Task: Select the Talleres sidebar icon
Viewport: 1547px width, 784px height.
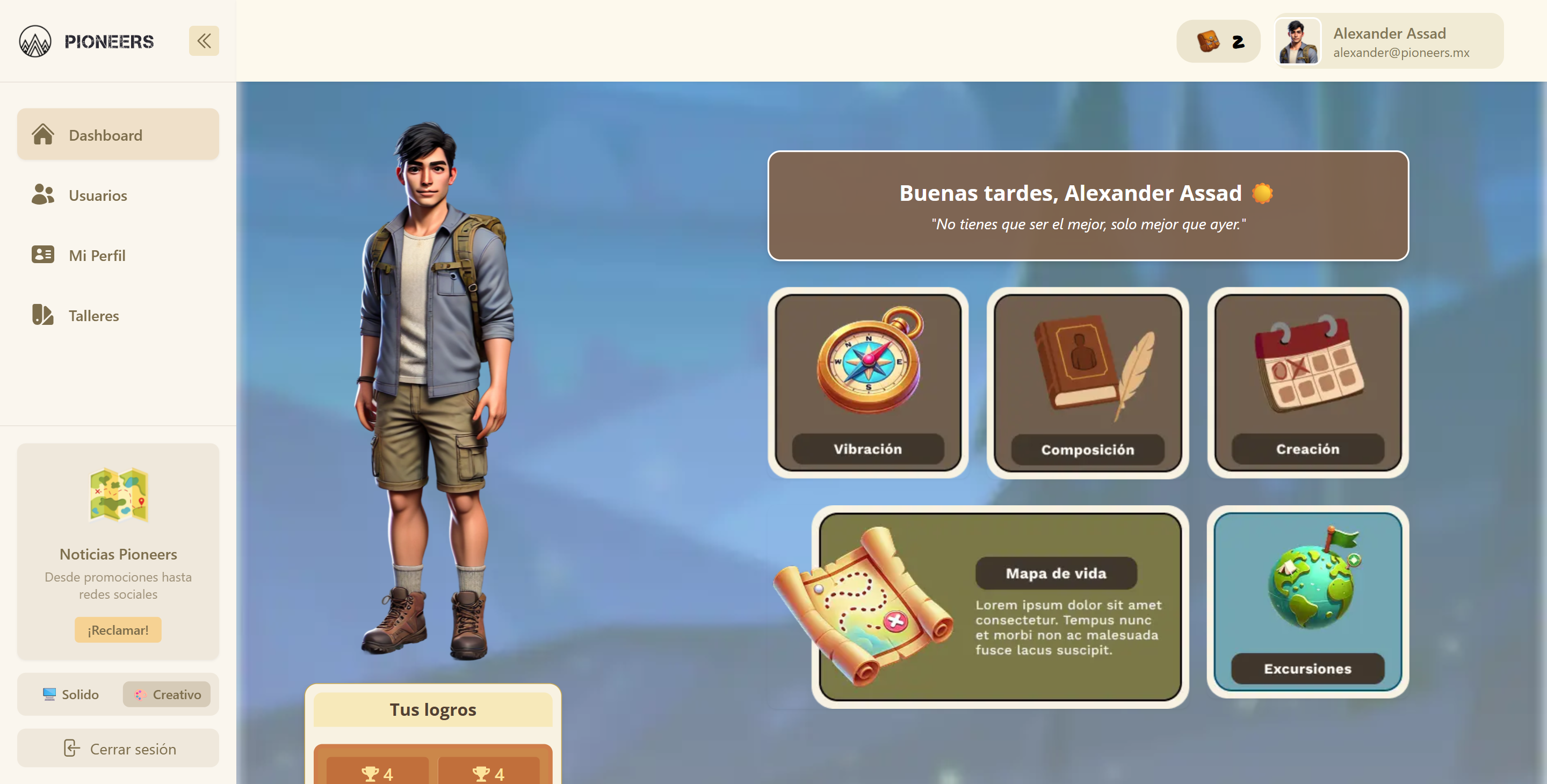Action: (x=42, y=315)
